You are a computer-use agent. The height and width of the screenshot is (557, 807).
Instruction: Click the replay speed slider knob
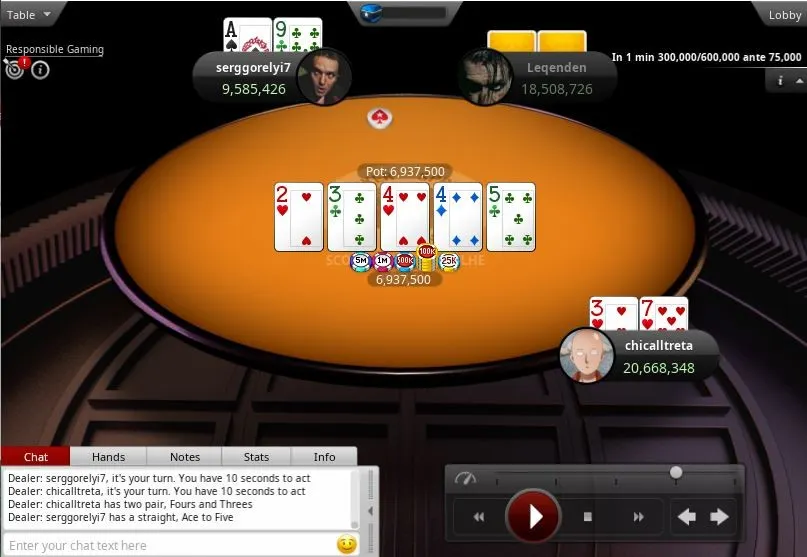pos(676,472)
